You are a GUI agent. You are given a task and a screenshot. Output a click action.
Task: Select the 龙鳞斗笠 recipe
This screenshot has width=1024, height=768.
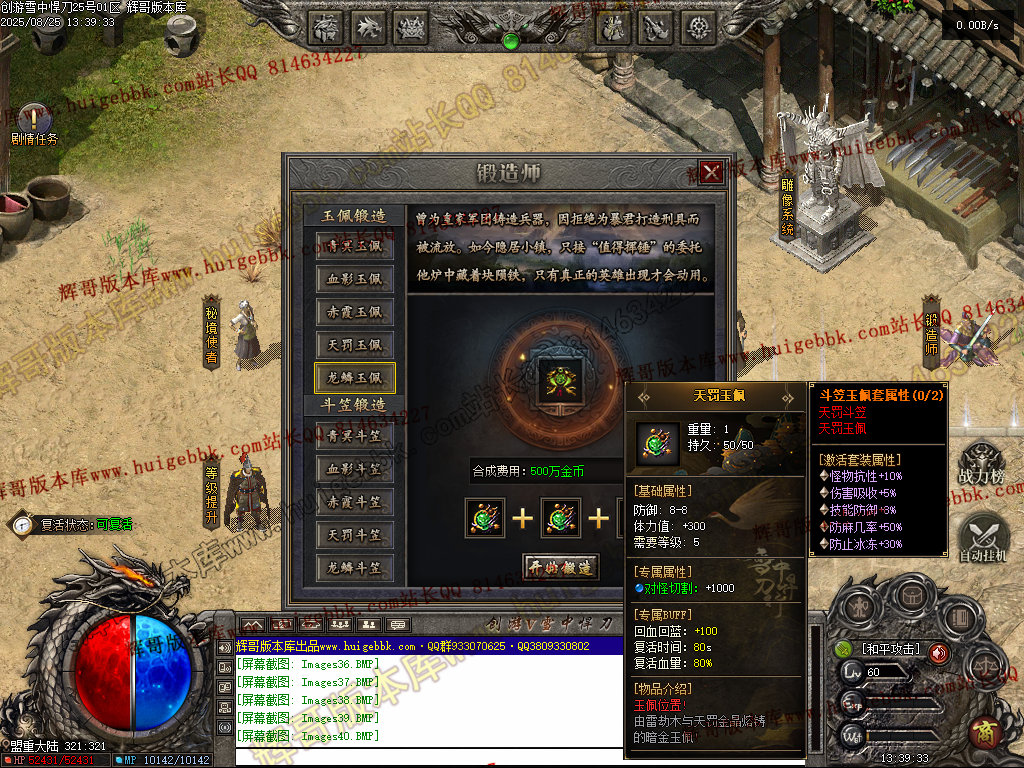tap(355, 567)
